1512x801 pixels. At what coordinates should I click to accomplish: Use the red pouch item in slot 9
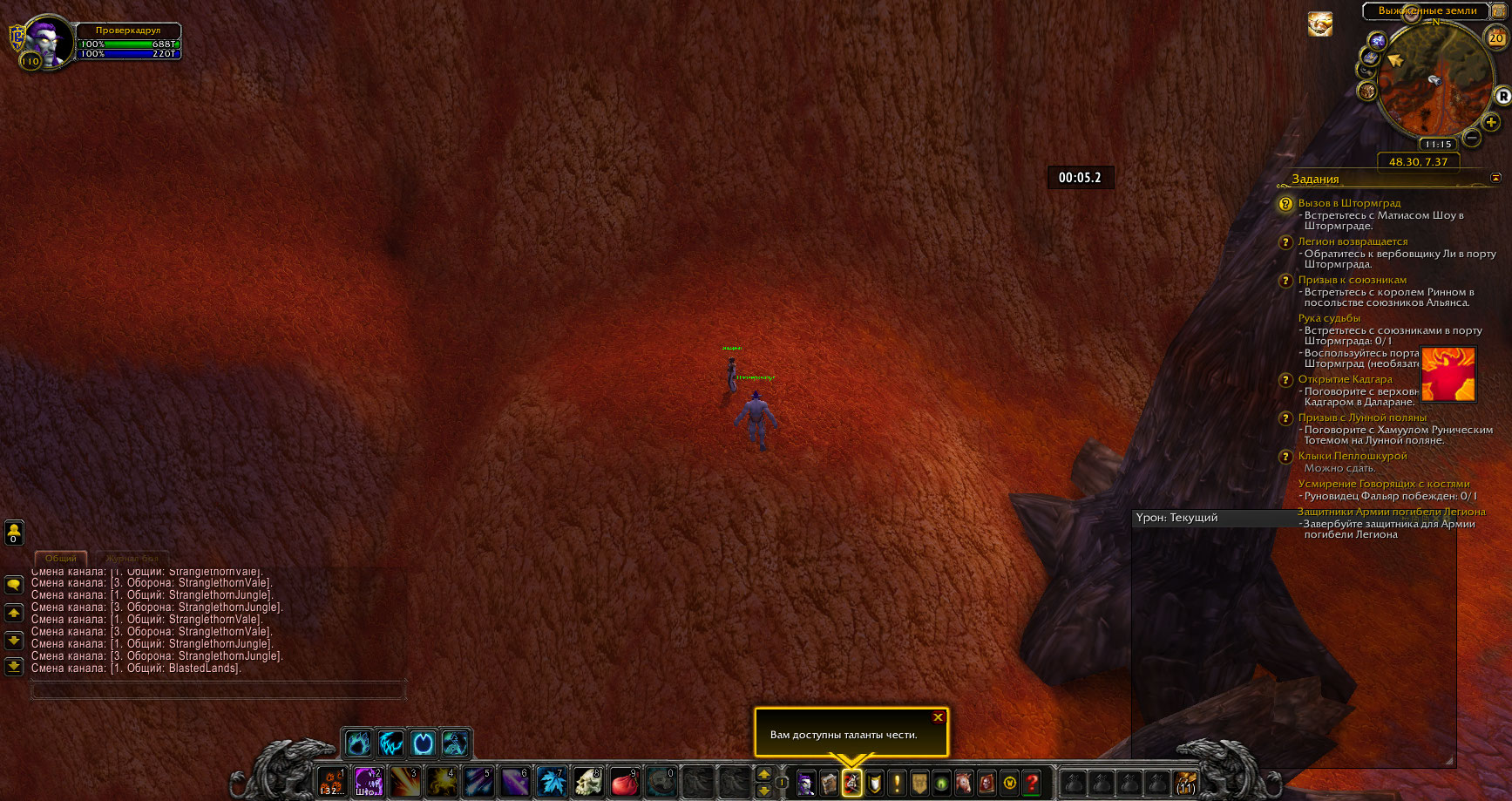coord(625,782)
